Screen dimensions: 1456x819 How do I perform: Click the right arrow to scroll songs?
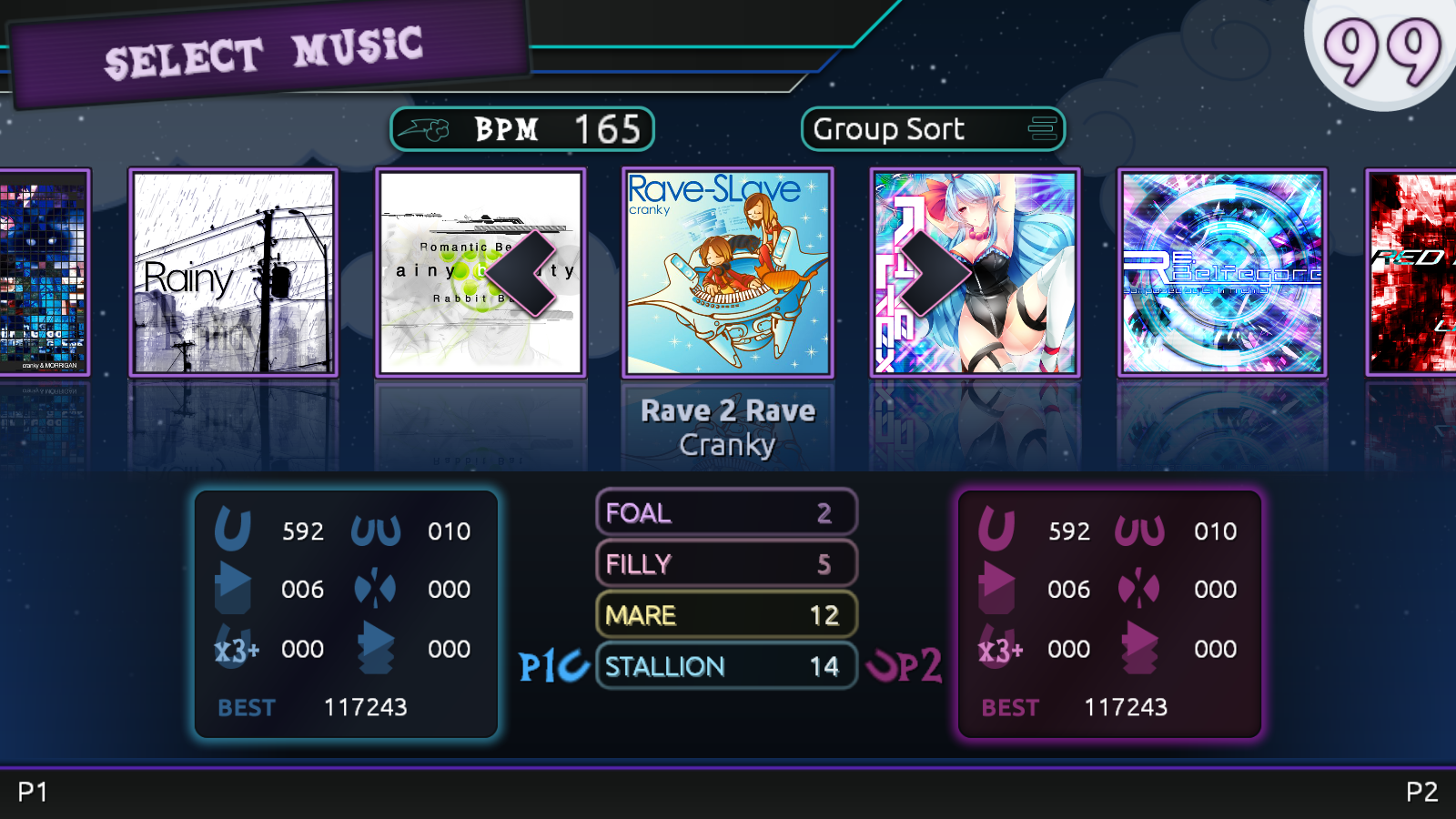[935, 273]
